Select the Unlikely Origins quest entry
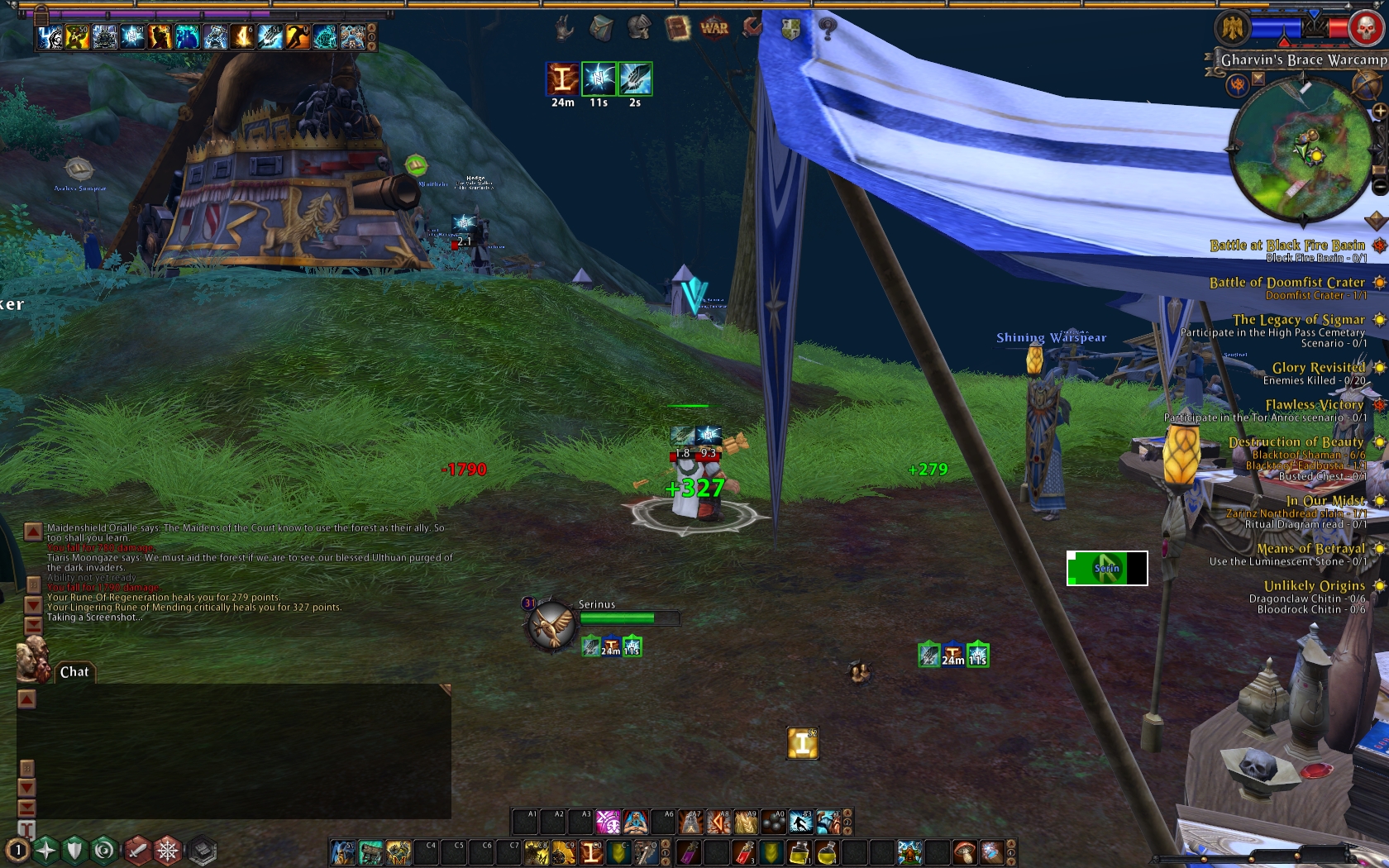Screen dimensions: 1389x868 [x=1314, y=586]
